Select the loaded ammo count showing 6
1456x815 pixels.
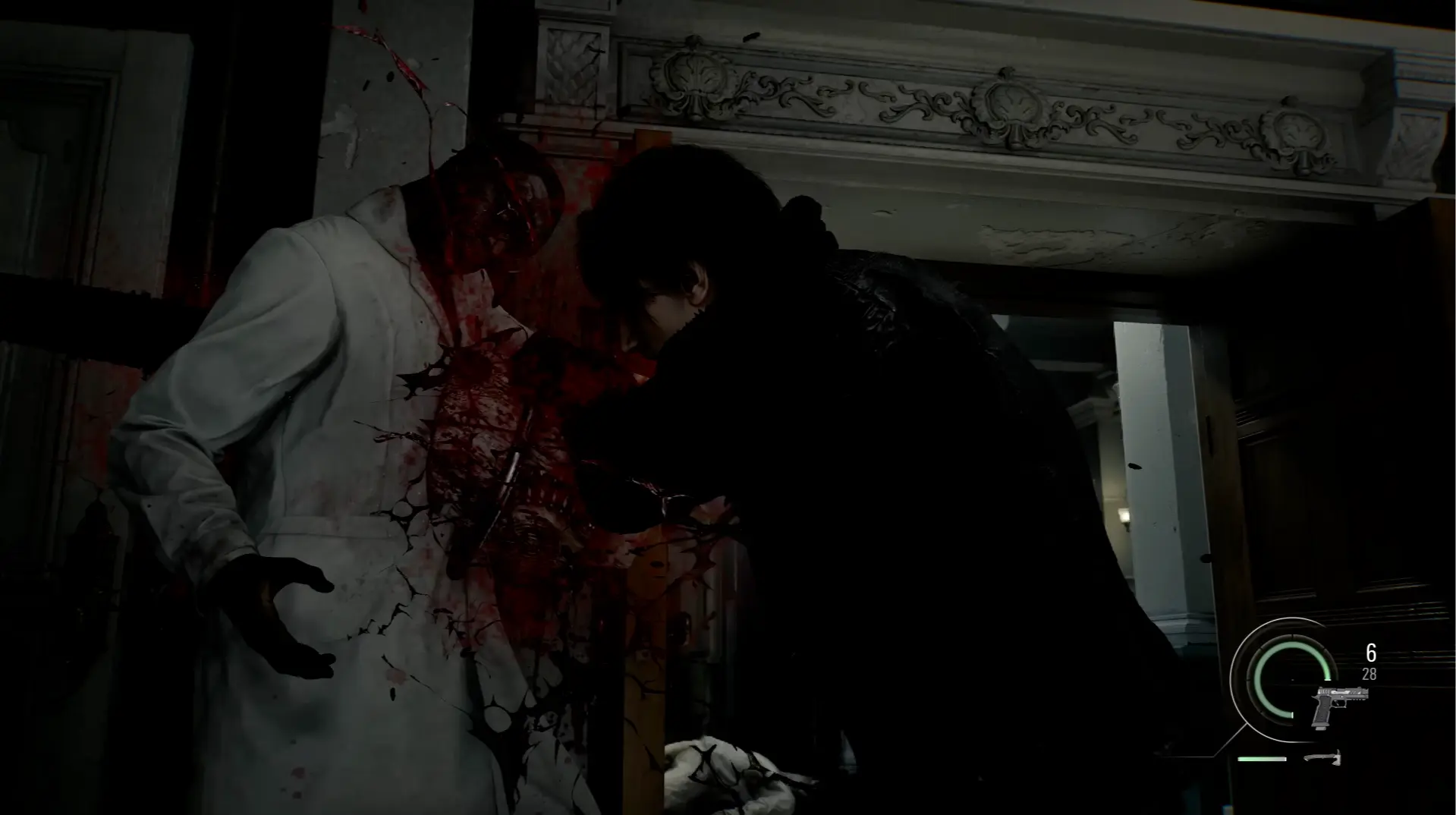tap(1371, 653)
